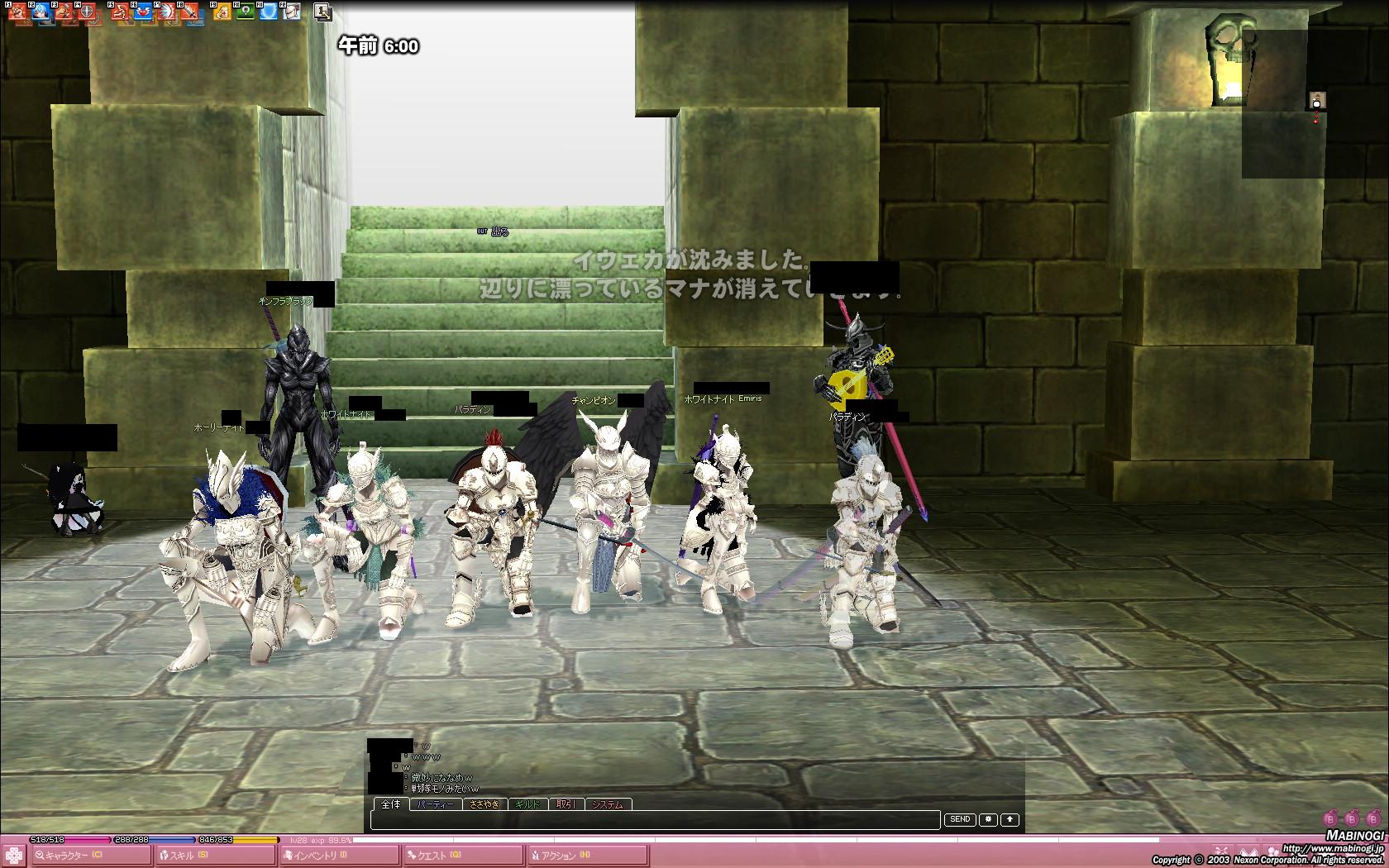Click the Celtic knot main menu button
1389x868 pixels.
coord(13,855)
